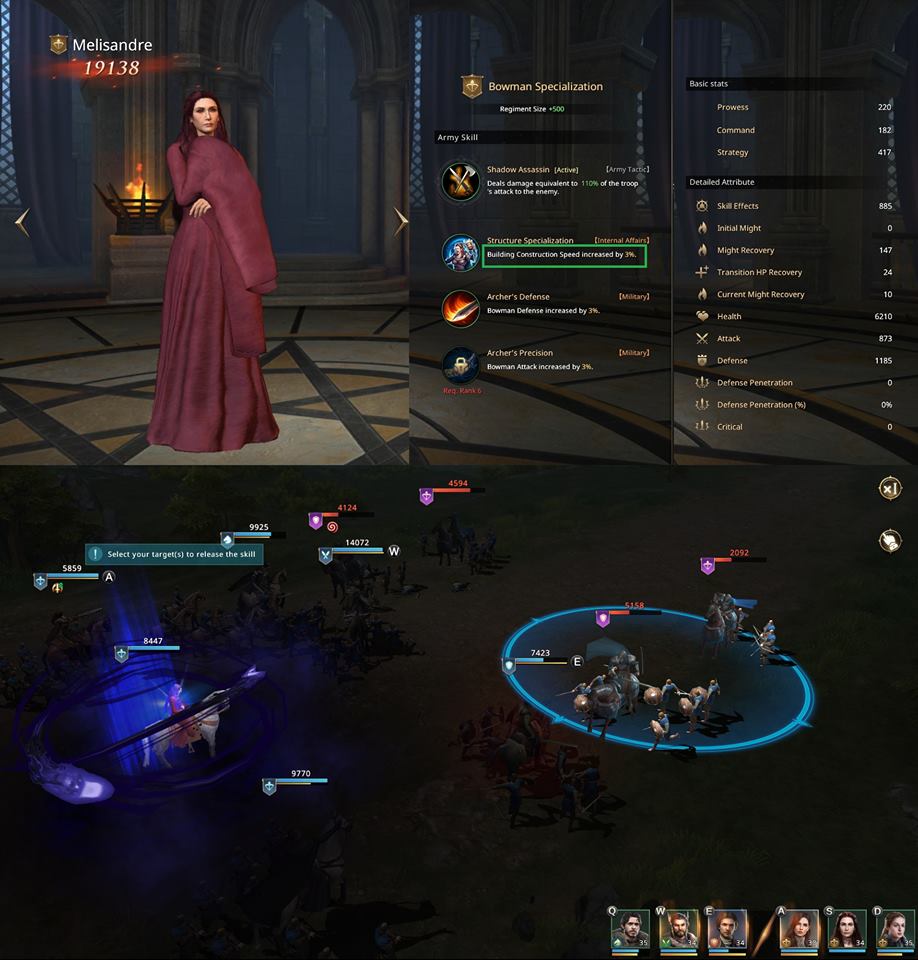
Task: Select the locked Archer's Precision skill icon
Action: (x=461, y=364)
